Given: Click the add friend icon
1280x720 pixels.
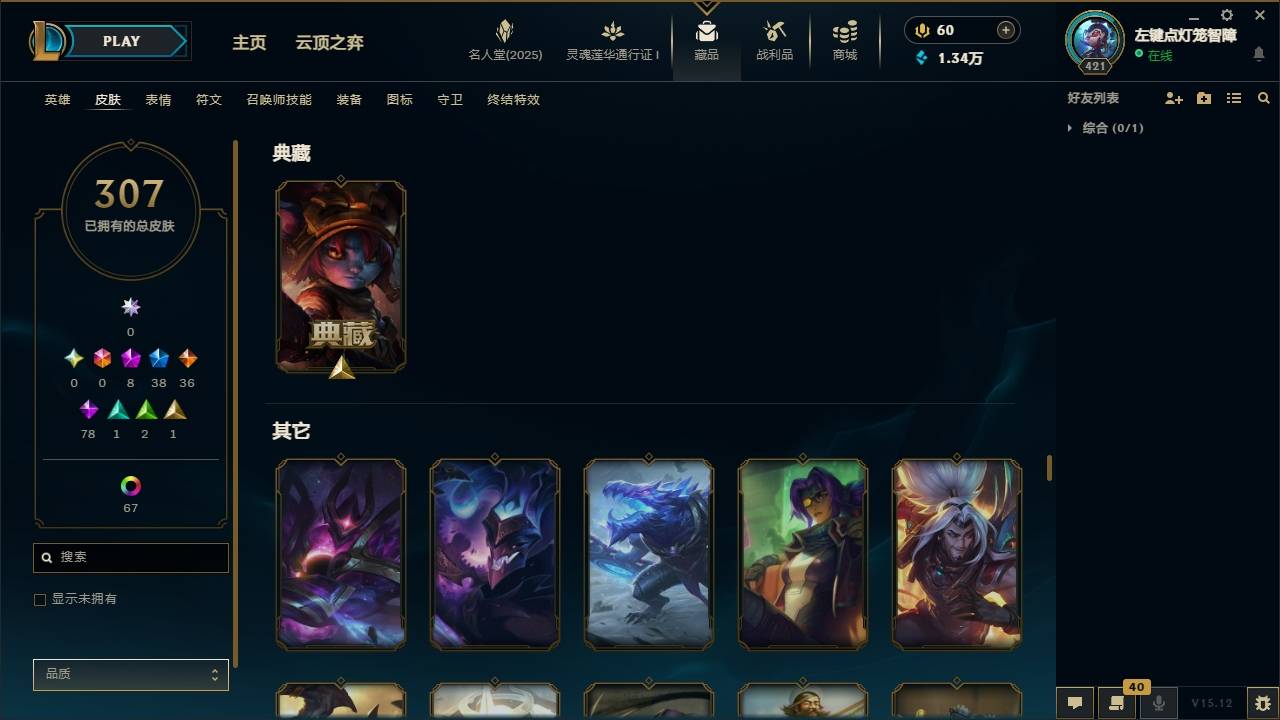Looking at the screenshot, I should point(1174,98).
